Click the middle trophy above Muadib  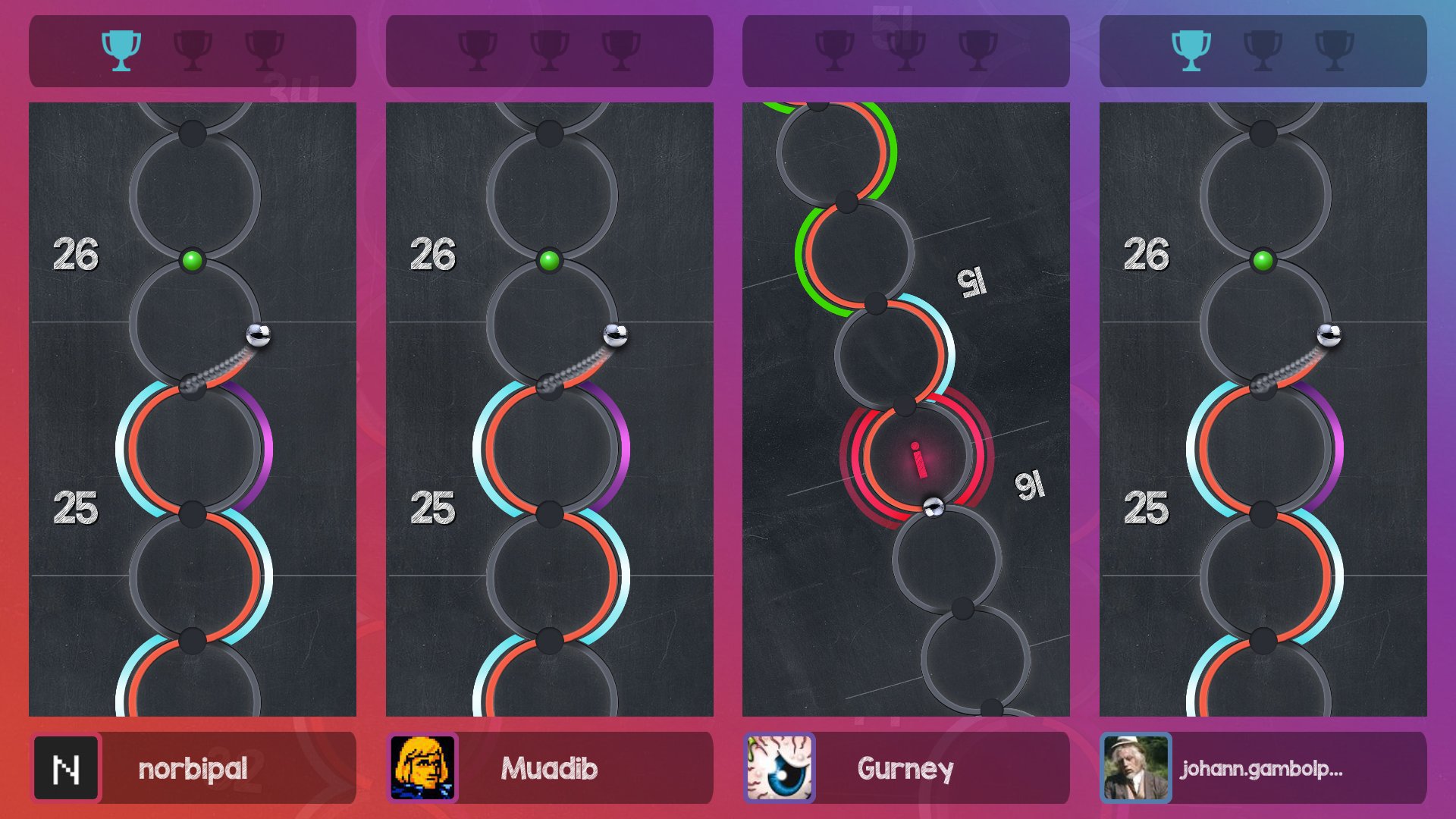pyautogui.click(x=551, y=51)
